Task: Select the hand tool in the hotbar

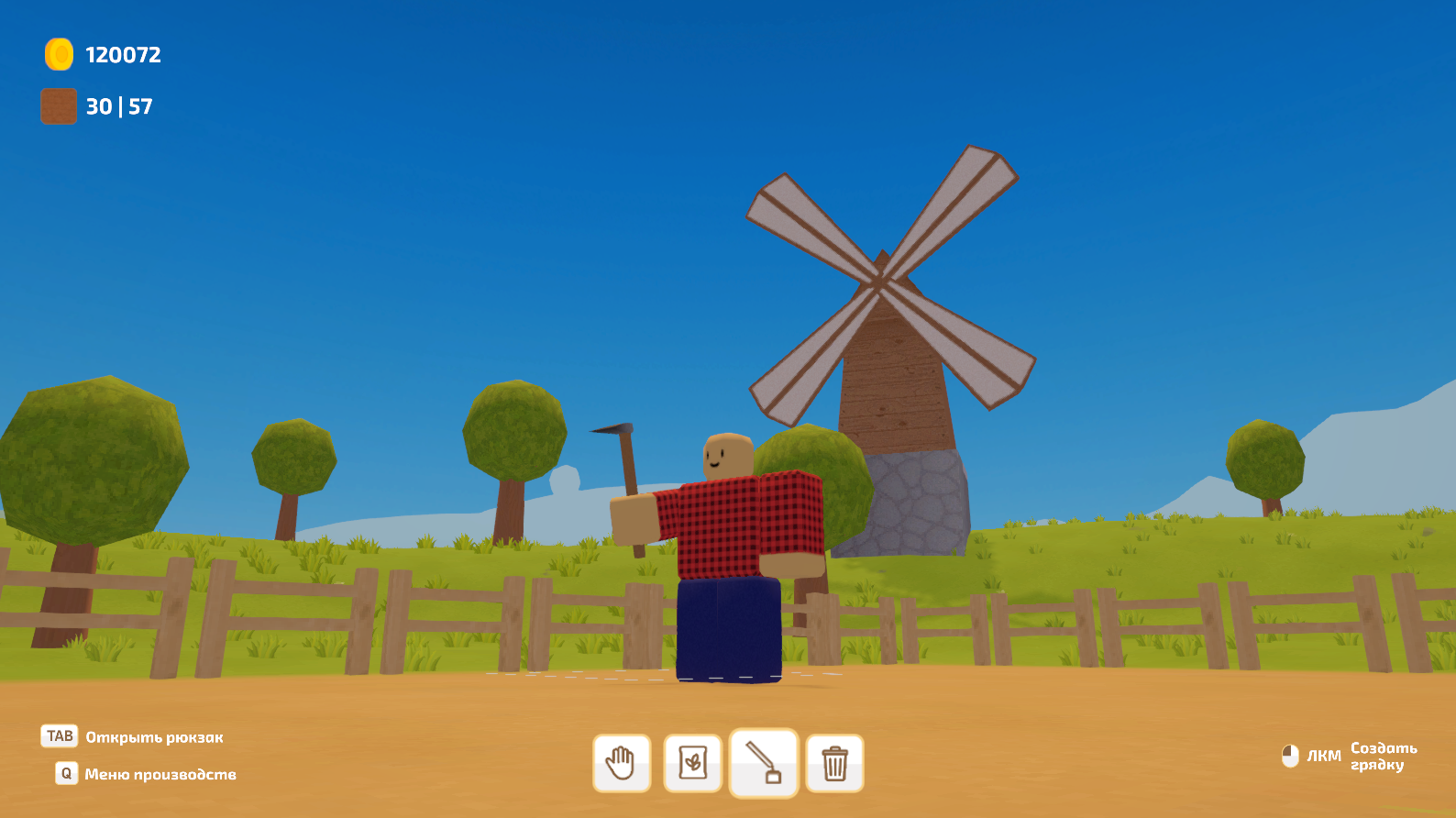Action: pos(622,763)
